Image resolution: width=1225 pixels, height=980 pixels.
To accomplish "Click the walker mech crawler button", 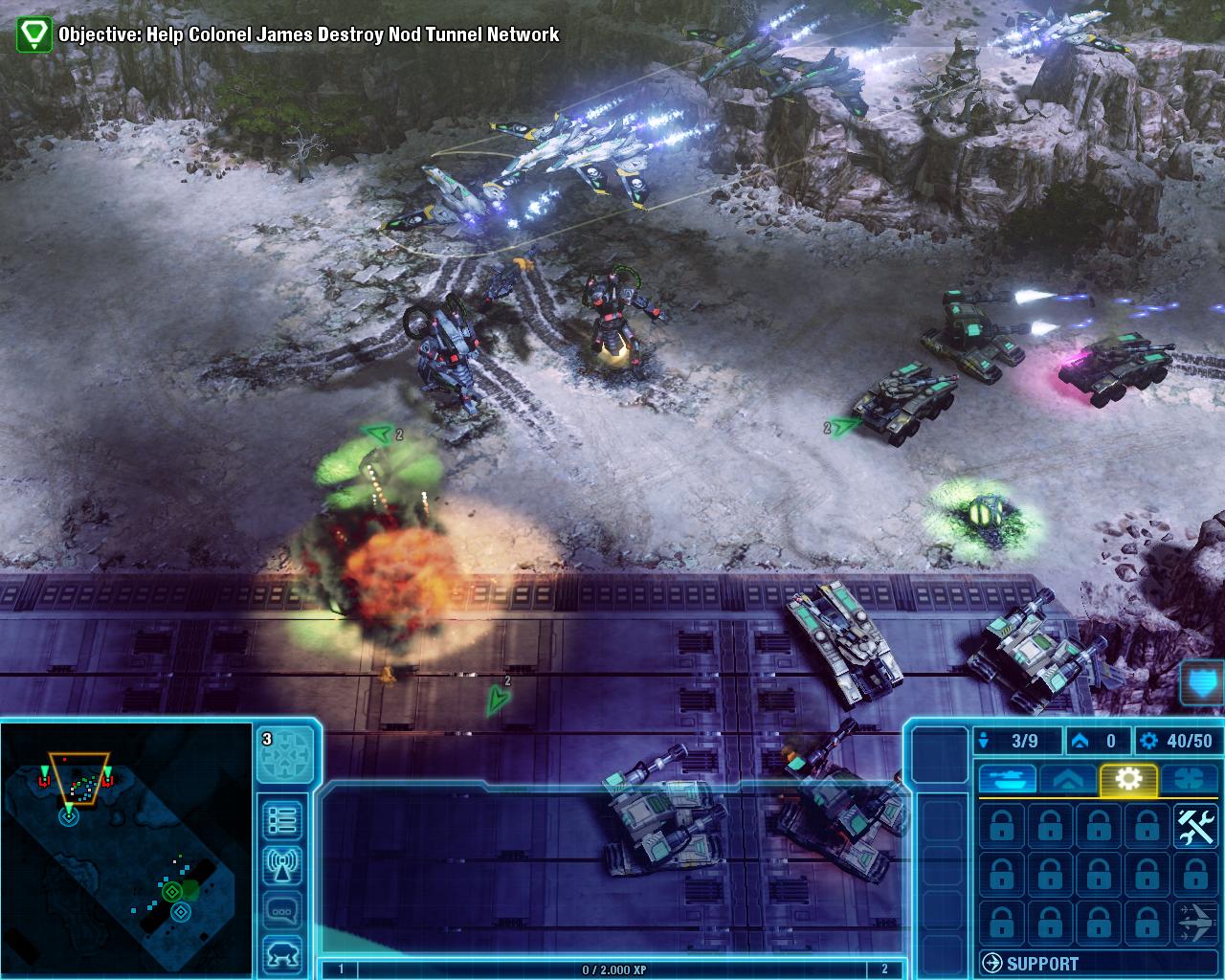I will click(x=283, y=955).
